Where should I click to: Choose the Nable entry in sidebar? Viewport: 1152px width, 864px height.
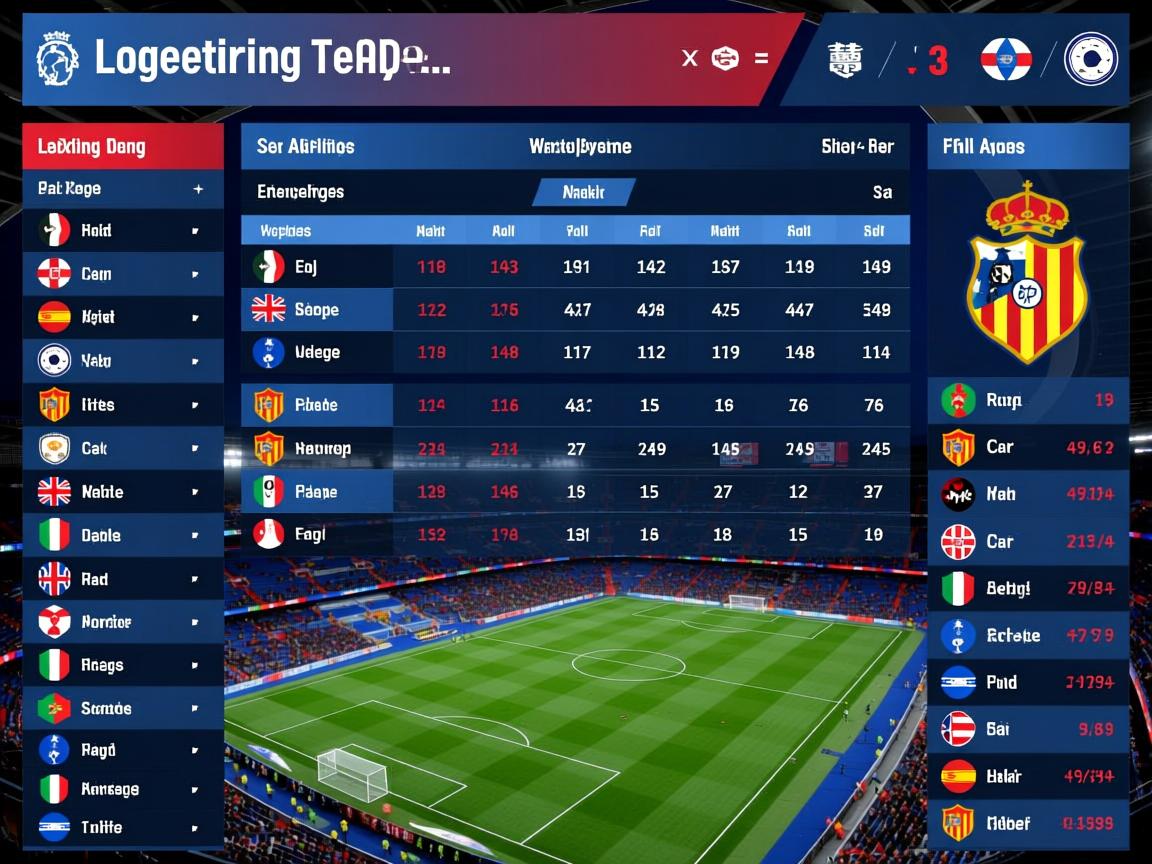[122, 492]
